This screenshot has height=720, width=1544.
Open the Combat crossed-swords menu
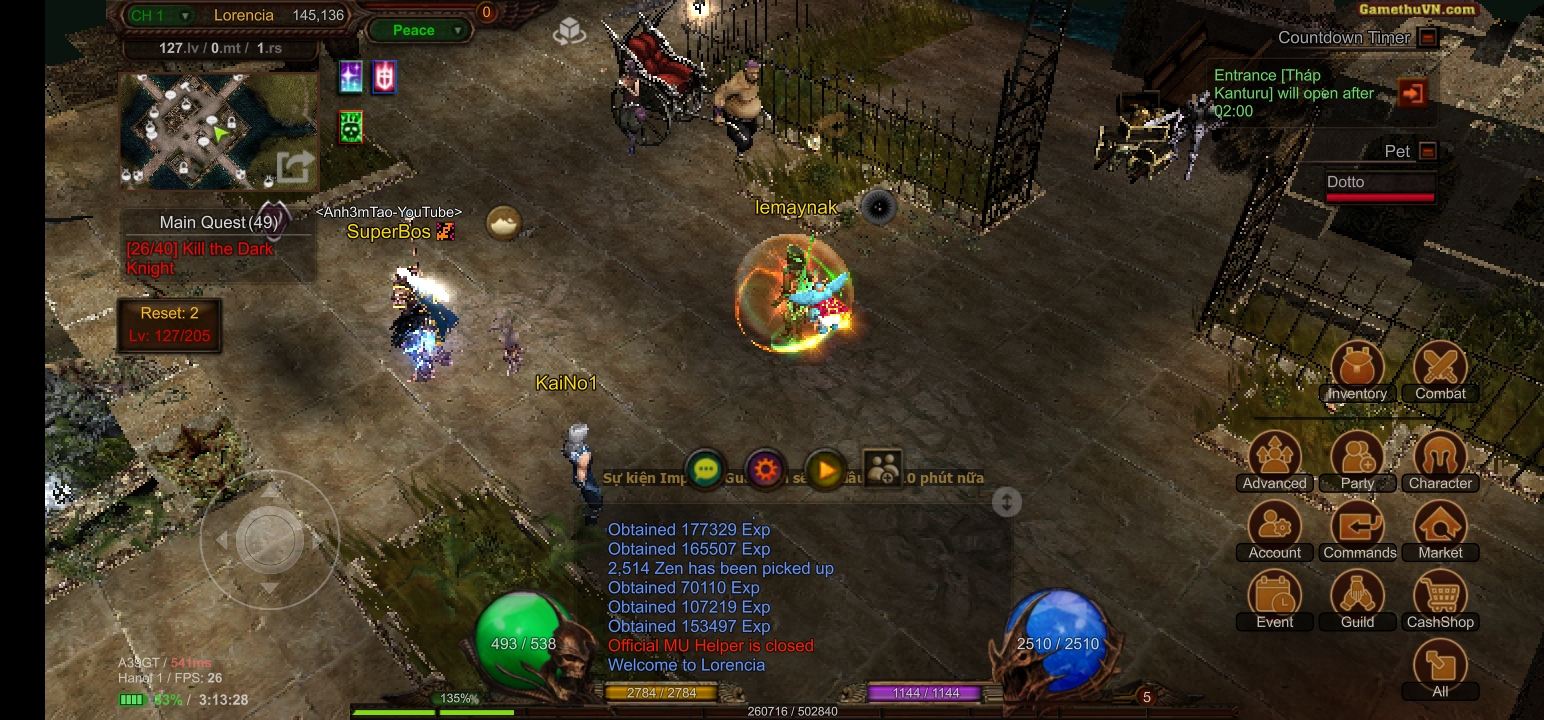[1440, 370]
